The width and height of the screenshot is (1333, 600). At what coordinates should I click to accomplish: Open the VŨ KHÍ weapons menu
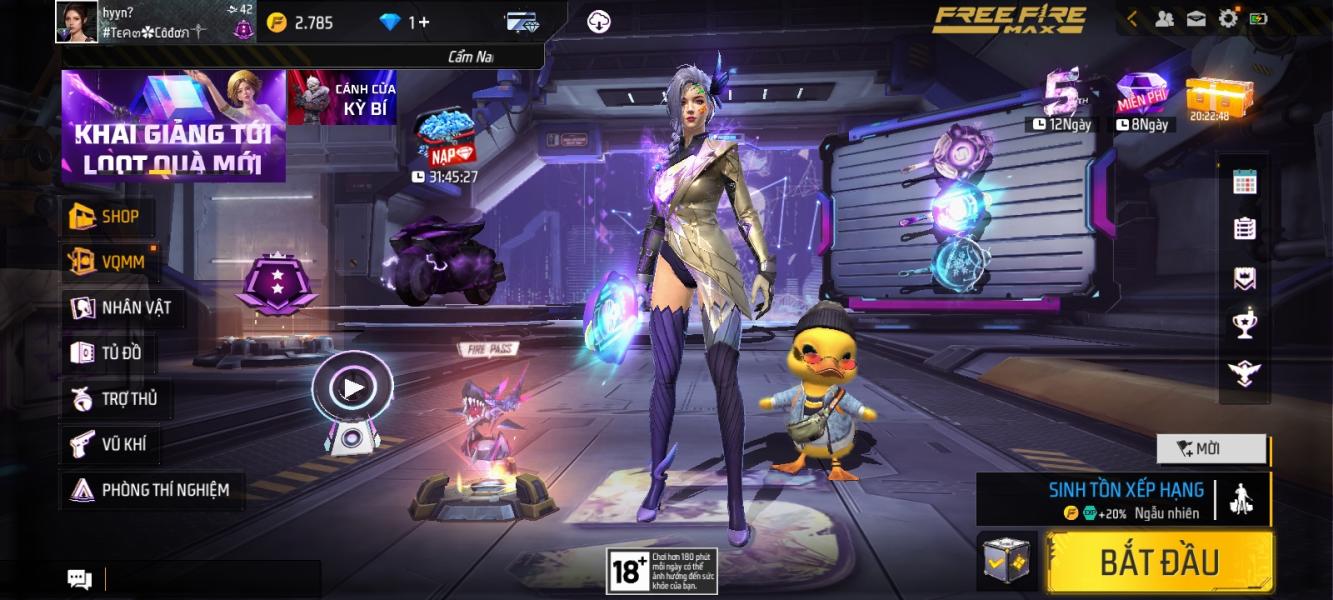pos(109,444)
